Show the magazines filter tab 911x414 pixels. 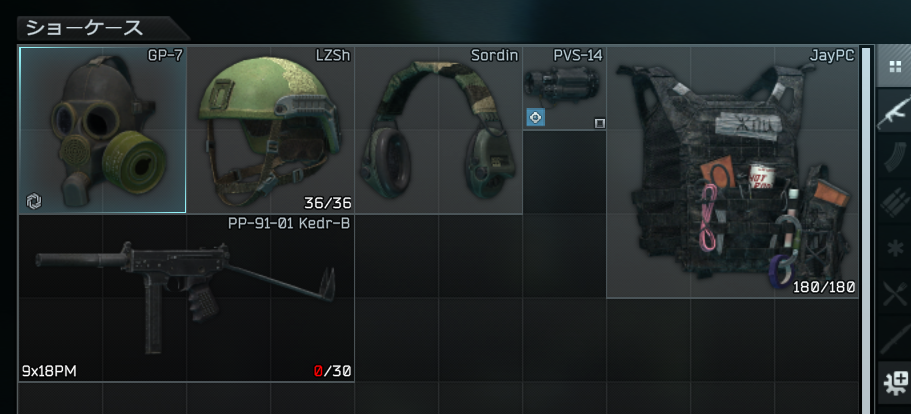893,158
